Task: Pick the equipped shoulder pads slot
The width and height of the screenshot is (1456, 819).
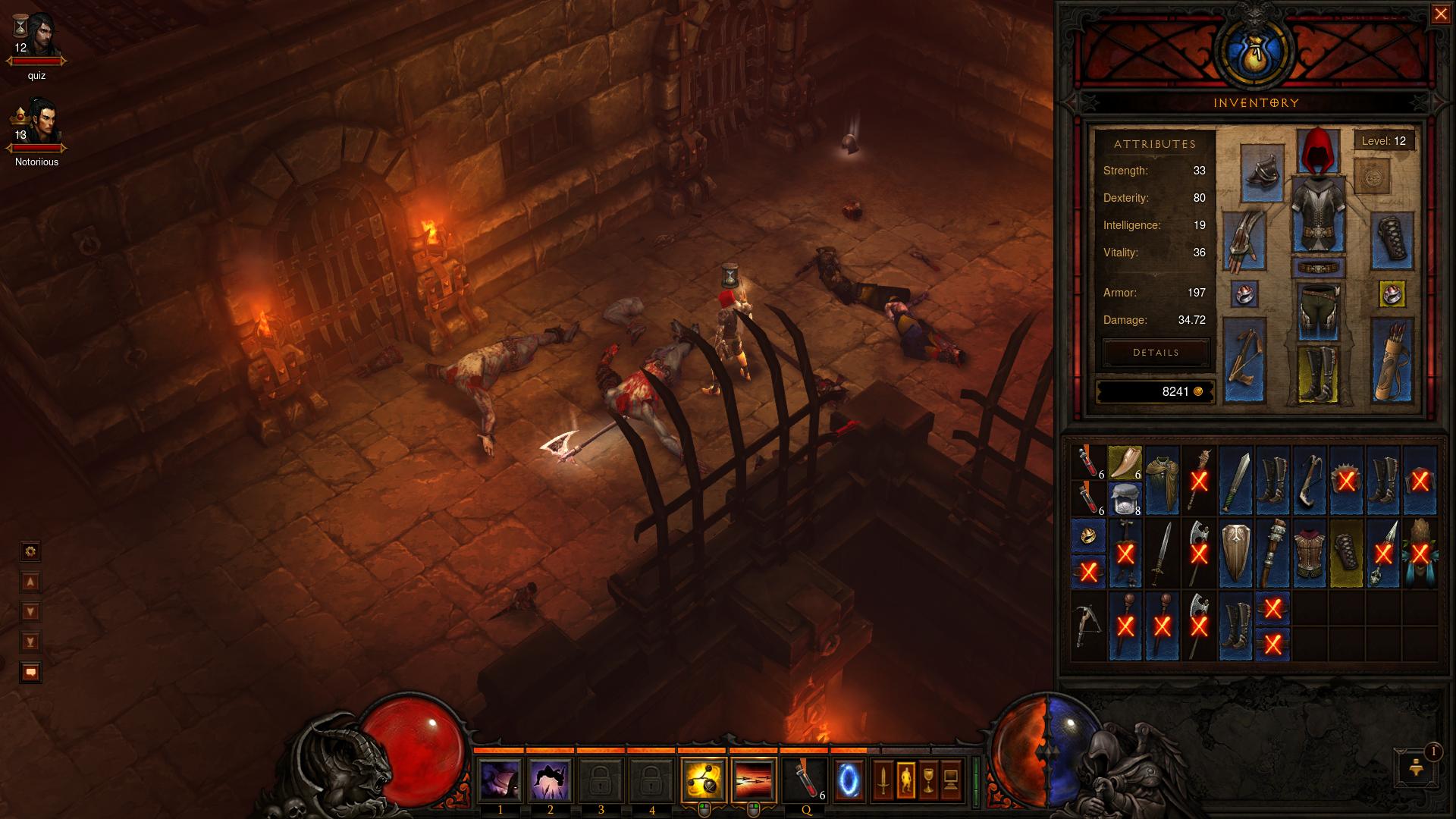Action: click(1262, 172)
